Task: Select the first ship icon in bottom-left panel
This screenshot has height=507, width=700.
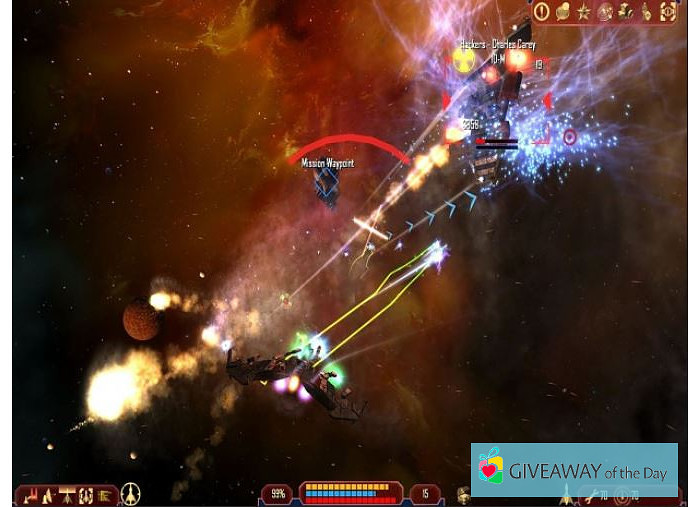Action: pos(30,495)
